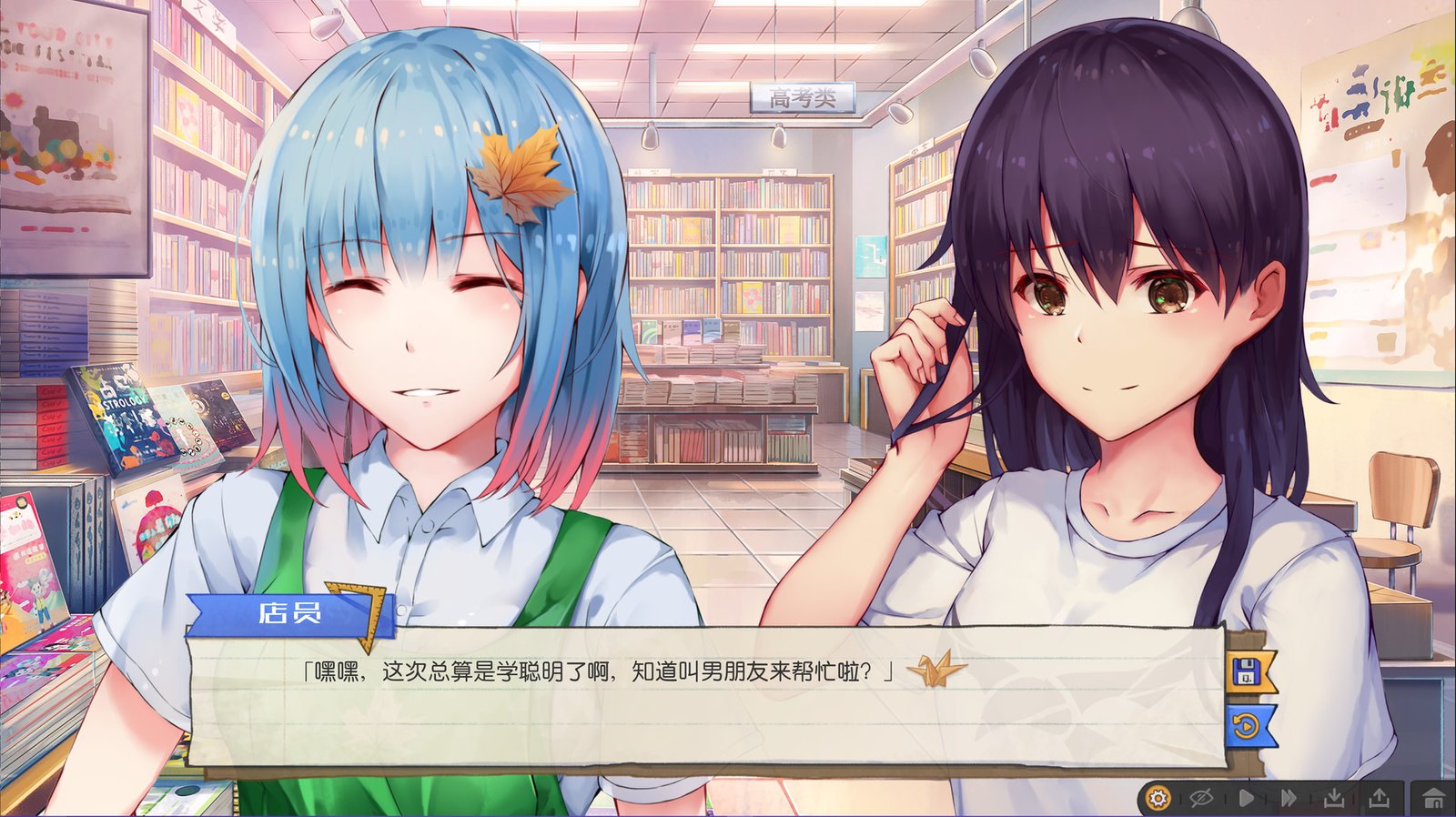Return to title screen with the home icon

coord(1431,798)
